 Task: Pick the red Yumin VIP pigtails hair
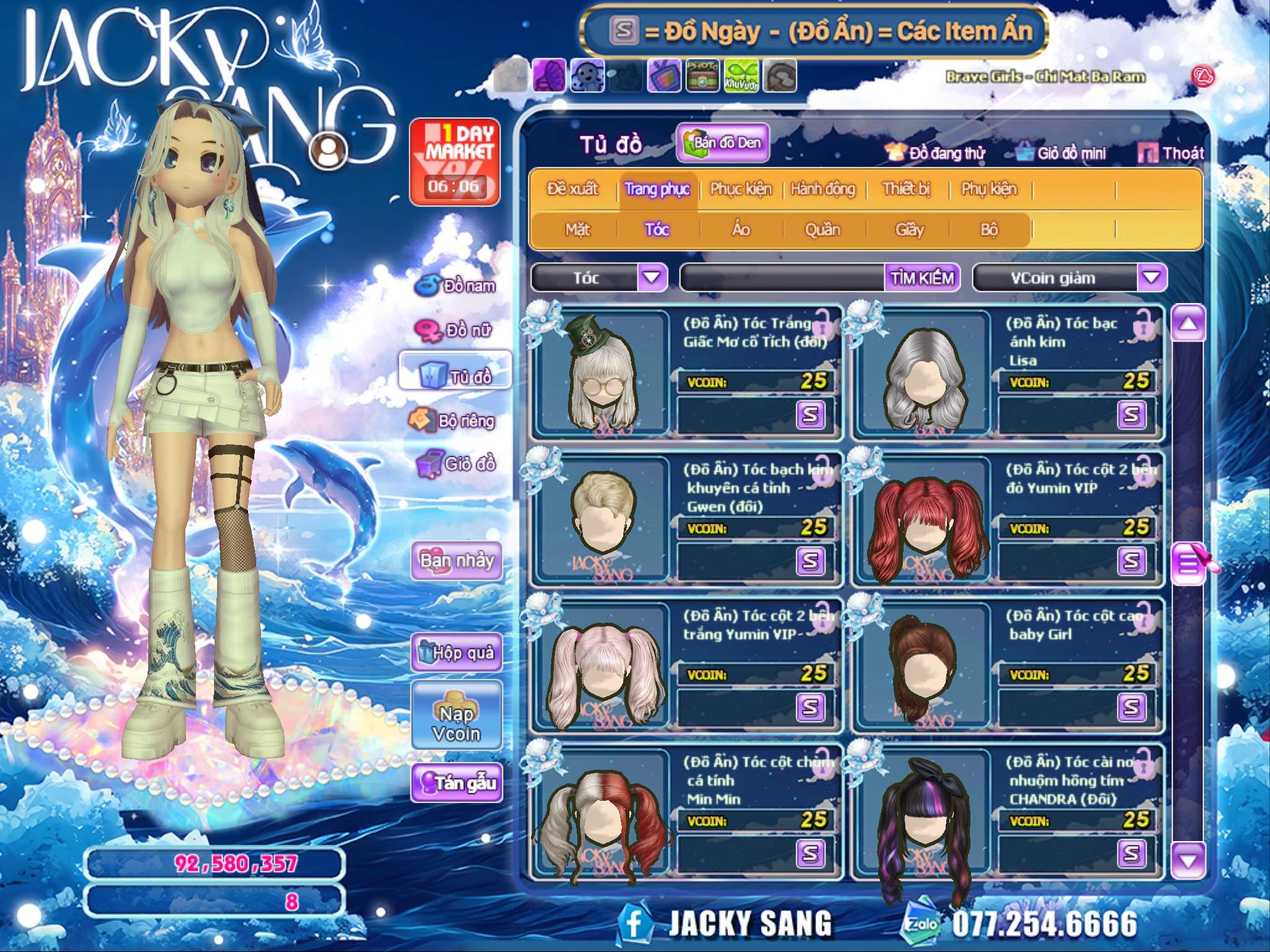pyautogui.click(x=925, y=522)
